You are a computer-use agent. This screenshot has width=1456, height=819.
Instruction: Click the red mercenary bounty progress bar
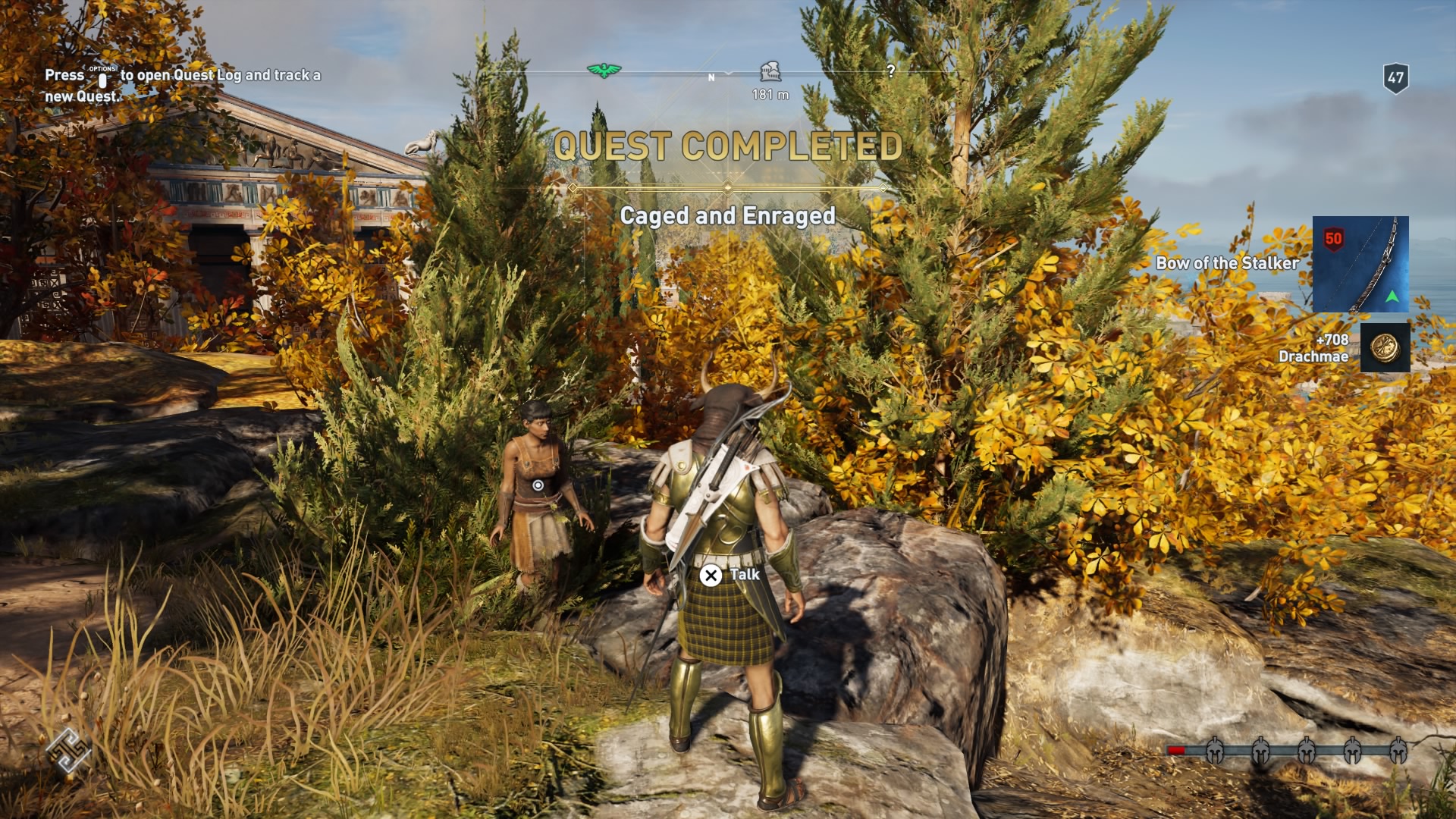tap(1176, 751)
